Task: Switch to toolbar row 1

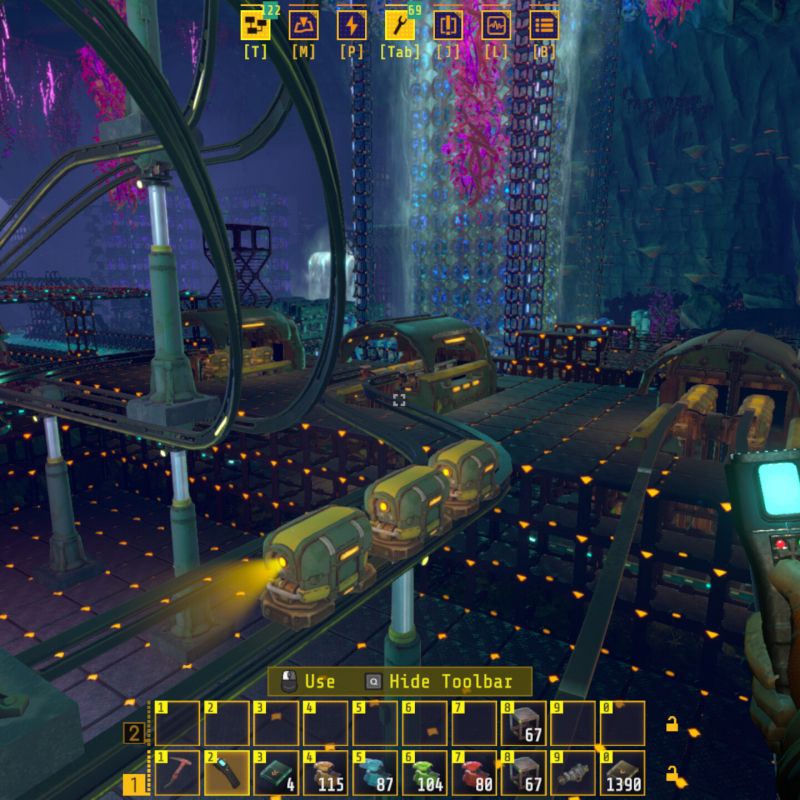Action: coord(132,785)
